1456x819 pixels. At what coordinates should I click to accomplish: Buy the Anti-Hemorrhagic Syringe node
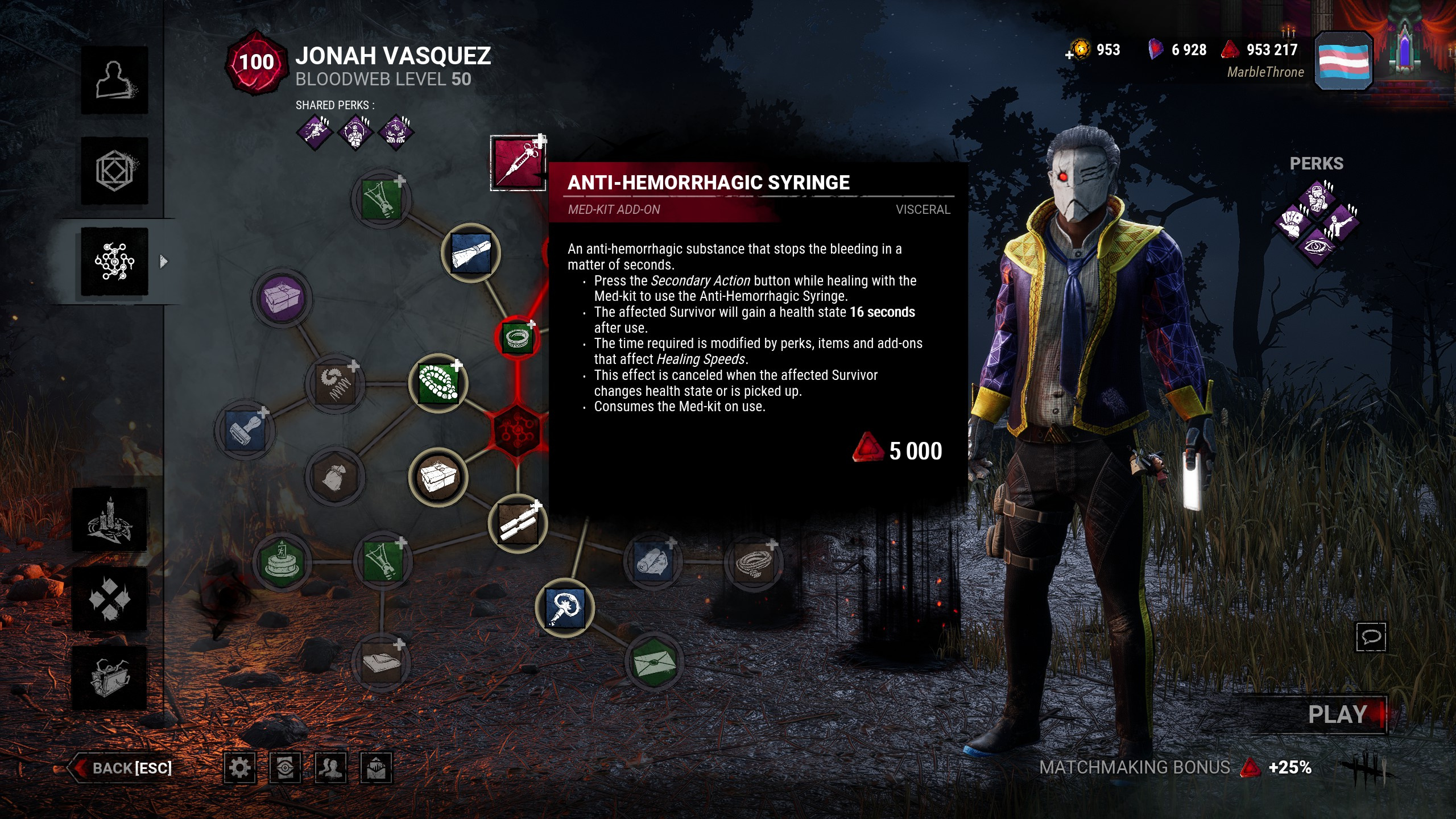pos(518,163)
